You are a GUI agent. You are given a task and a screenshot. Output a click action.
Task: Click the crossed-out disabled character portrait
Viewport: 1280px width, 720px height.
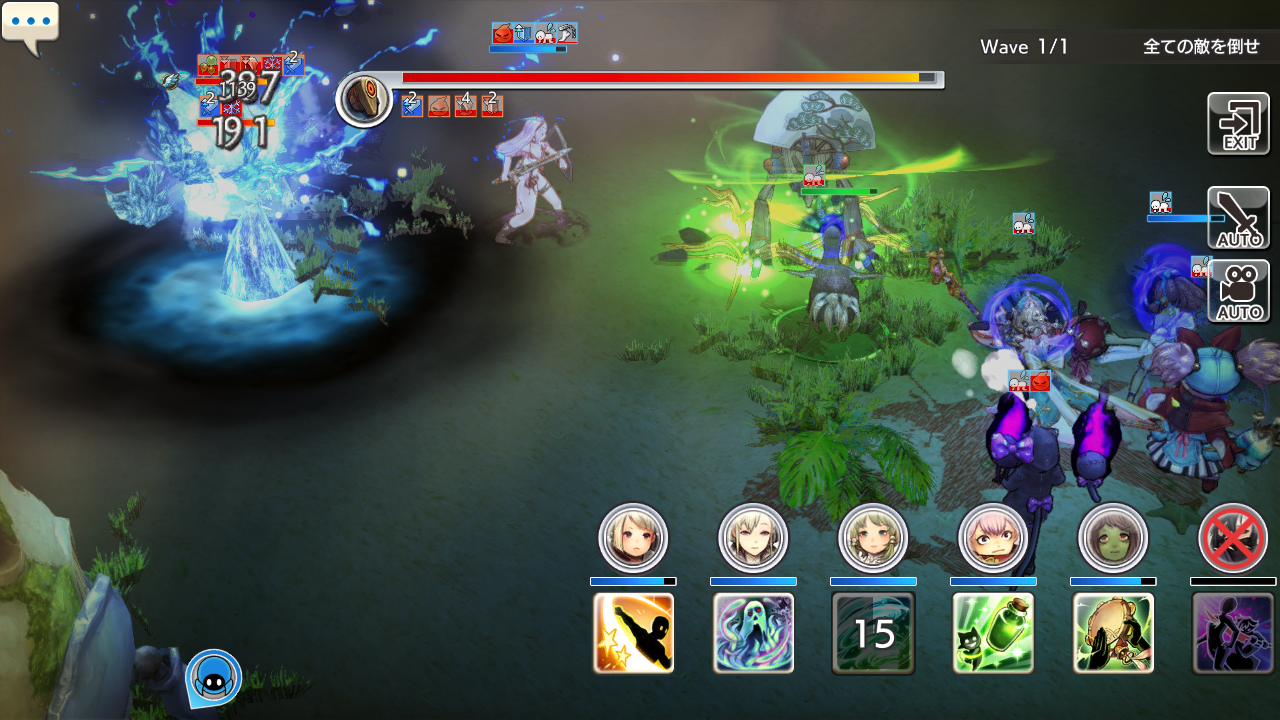tap(1233, 538)
